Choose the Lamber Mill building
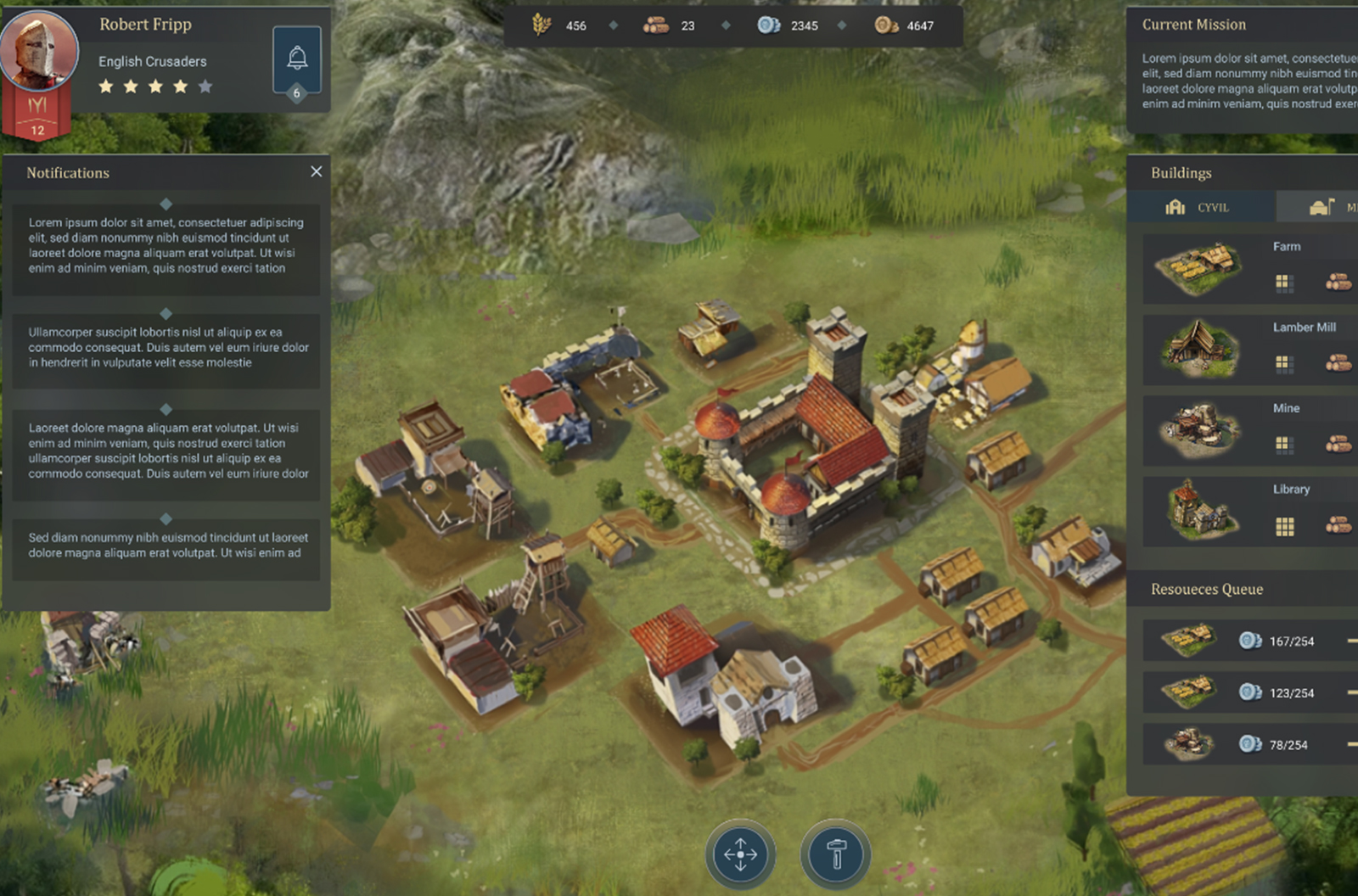 (x=1249, y=349)
